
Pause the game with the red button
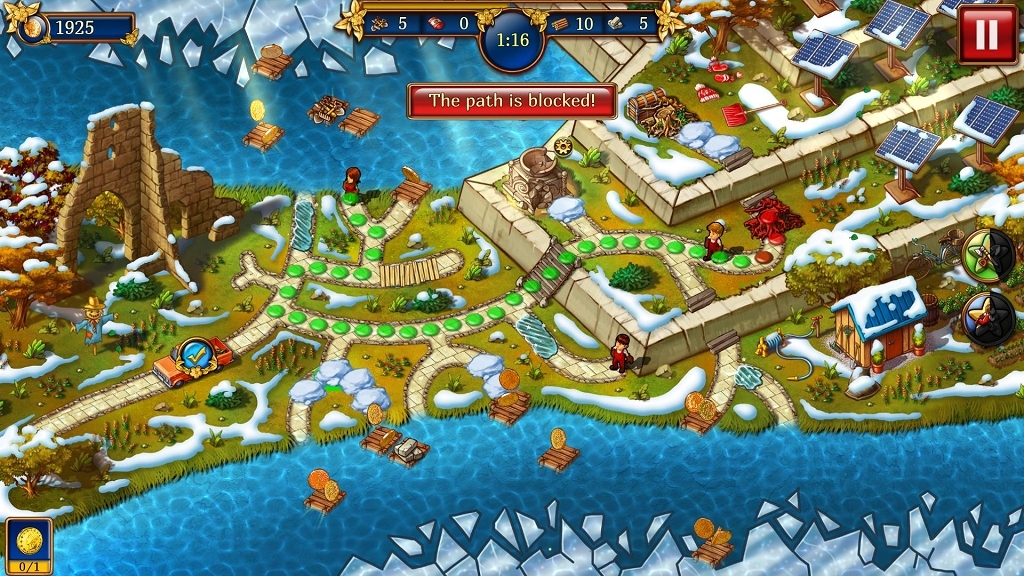coord(986,35)
